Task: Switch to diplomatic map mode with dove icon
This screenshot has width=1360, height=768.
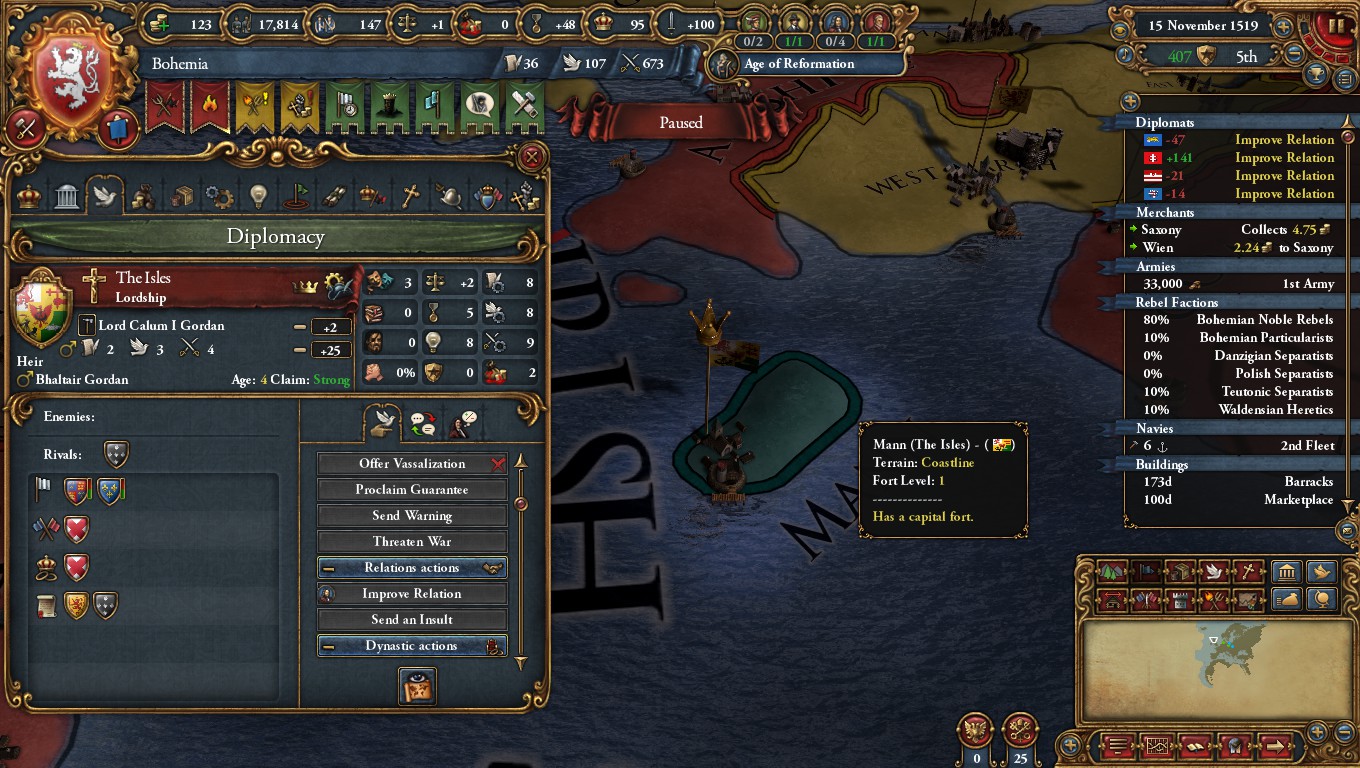Action: [1214, 572]
